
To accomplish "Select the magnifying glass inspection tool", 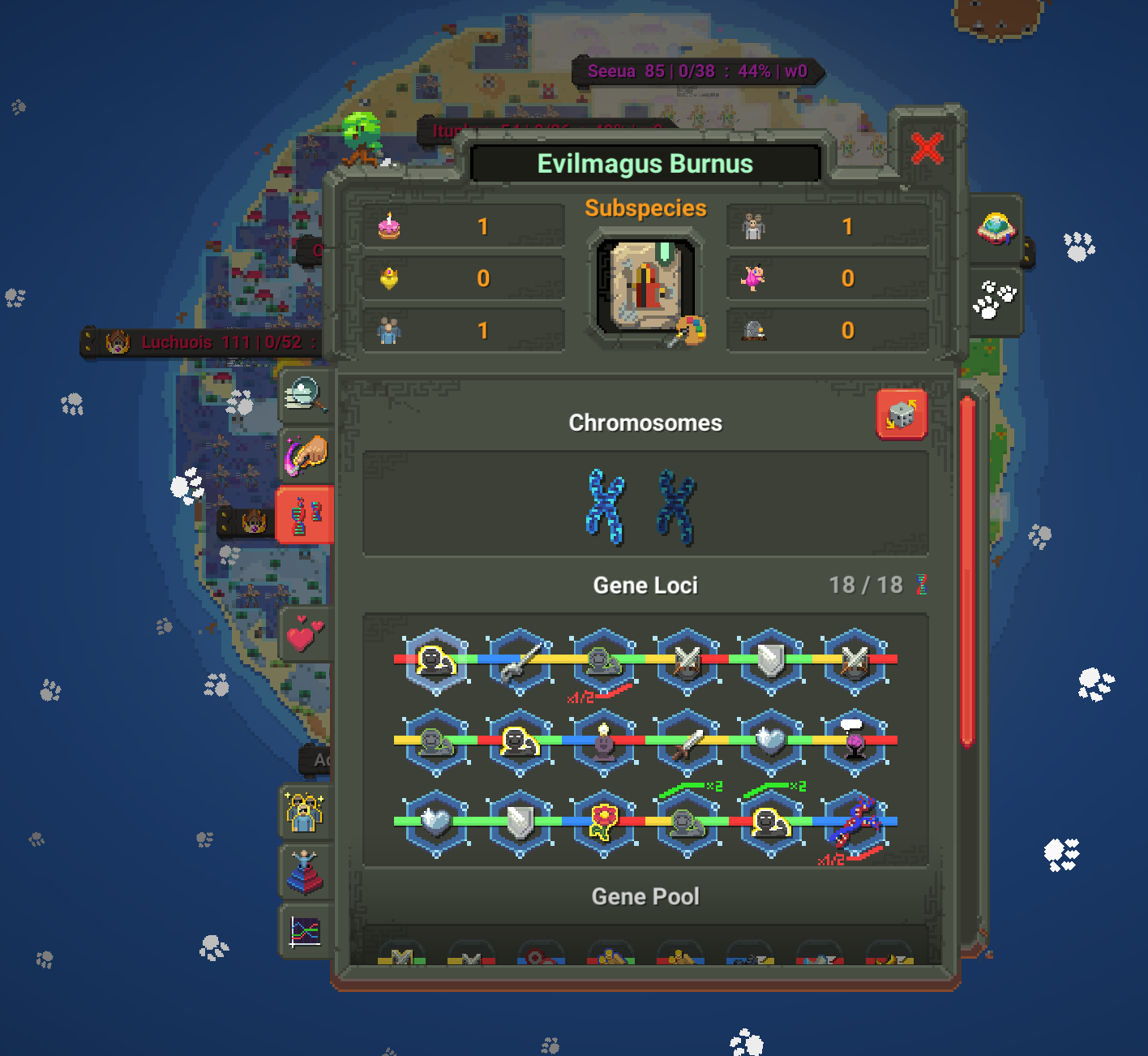I will pyautogui.click(x=306, y=397).
